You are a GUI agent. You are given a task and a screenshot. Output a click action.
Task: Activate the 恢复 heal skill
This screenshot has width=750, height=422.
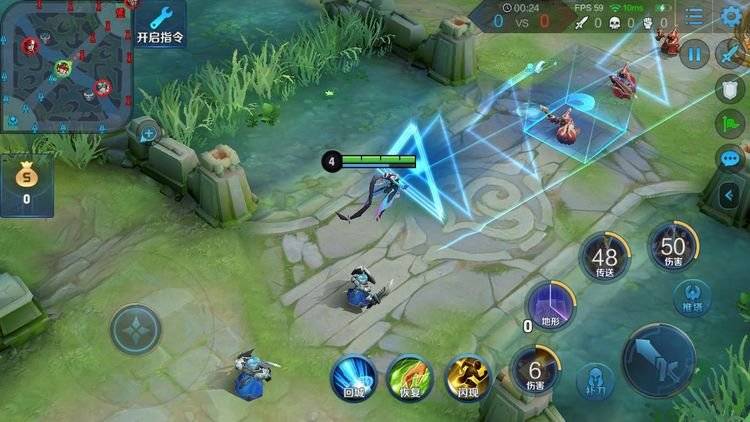409,378
